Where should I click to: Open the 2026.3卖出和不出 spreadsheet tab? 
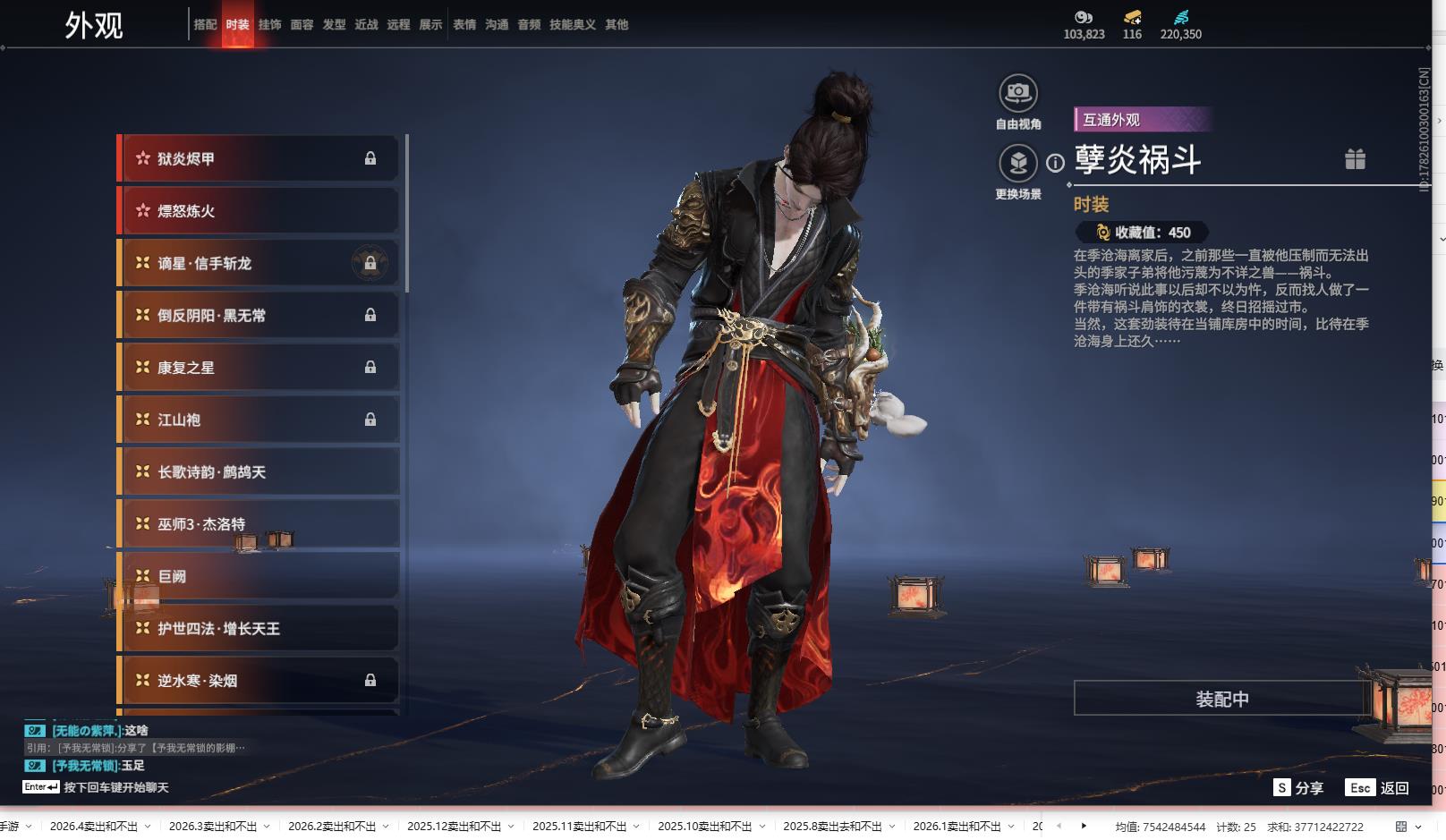point(213,827)
